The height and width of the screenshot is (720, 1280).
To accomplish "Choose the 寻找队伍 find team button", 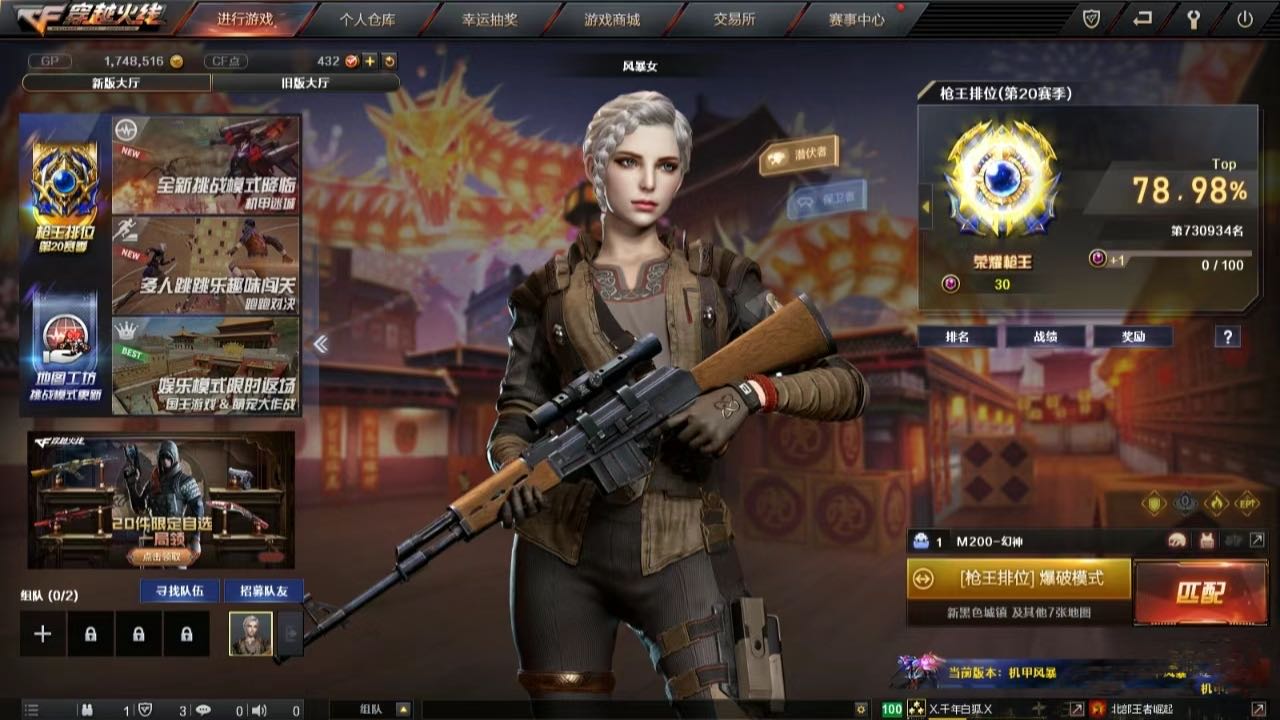I will coord(180,591).
